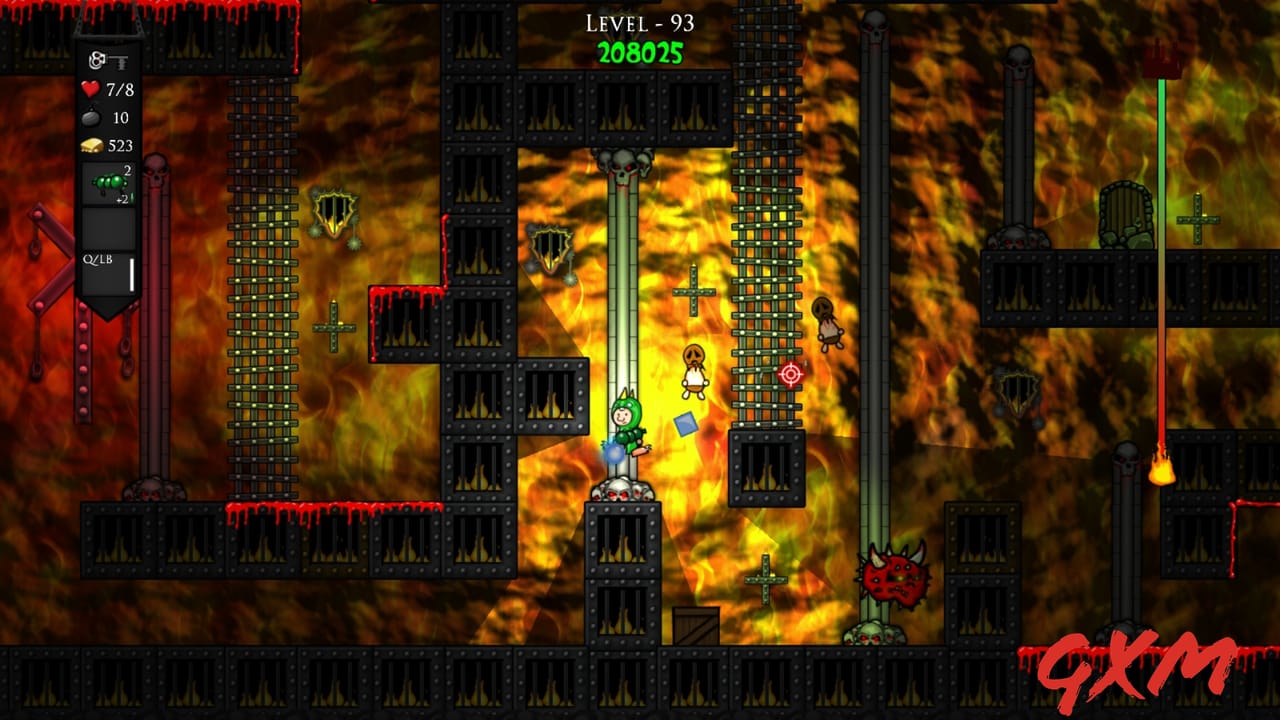Click the flaming torch on the right wall
The image size is (1280, 720).
click(x=1164, y=472)
